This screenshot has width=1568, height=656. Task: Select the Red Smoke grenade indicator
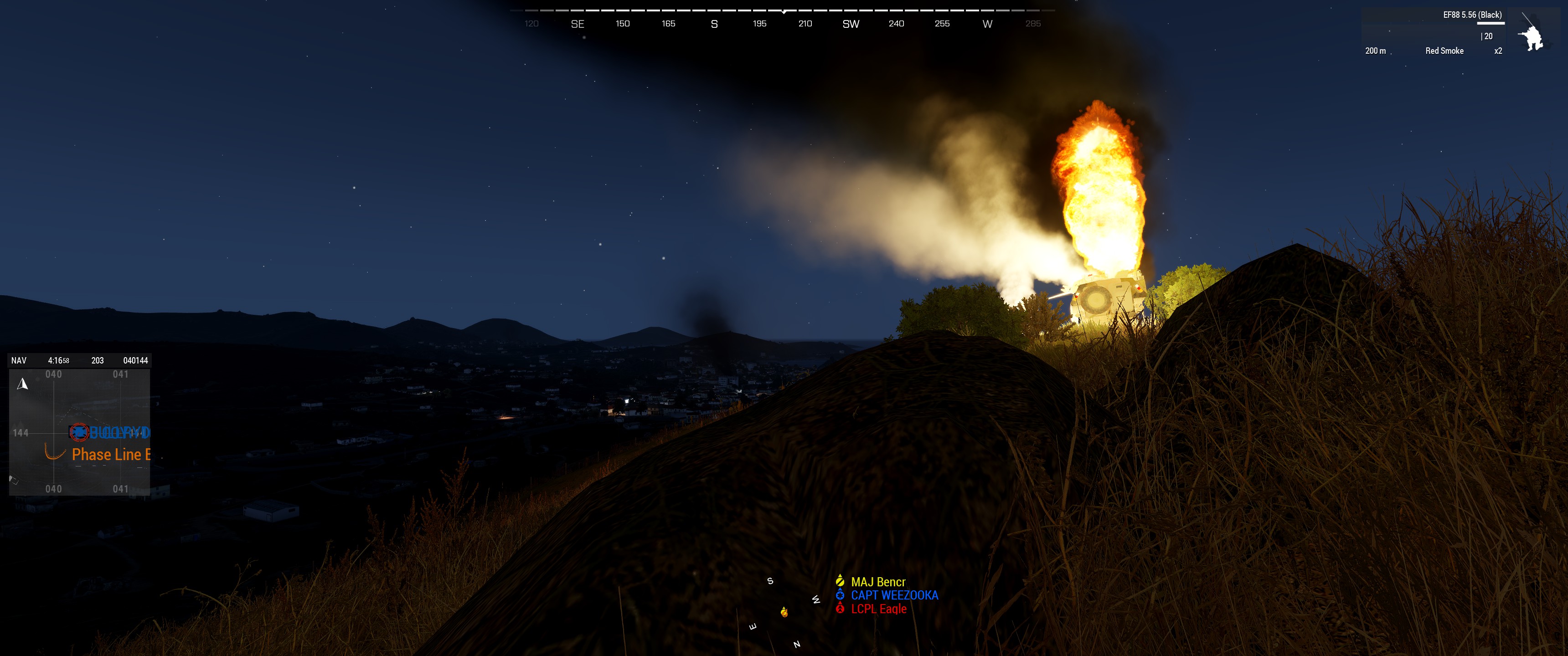pos(1445,51)
